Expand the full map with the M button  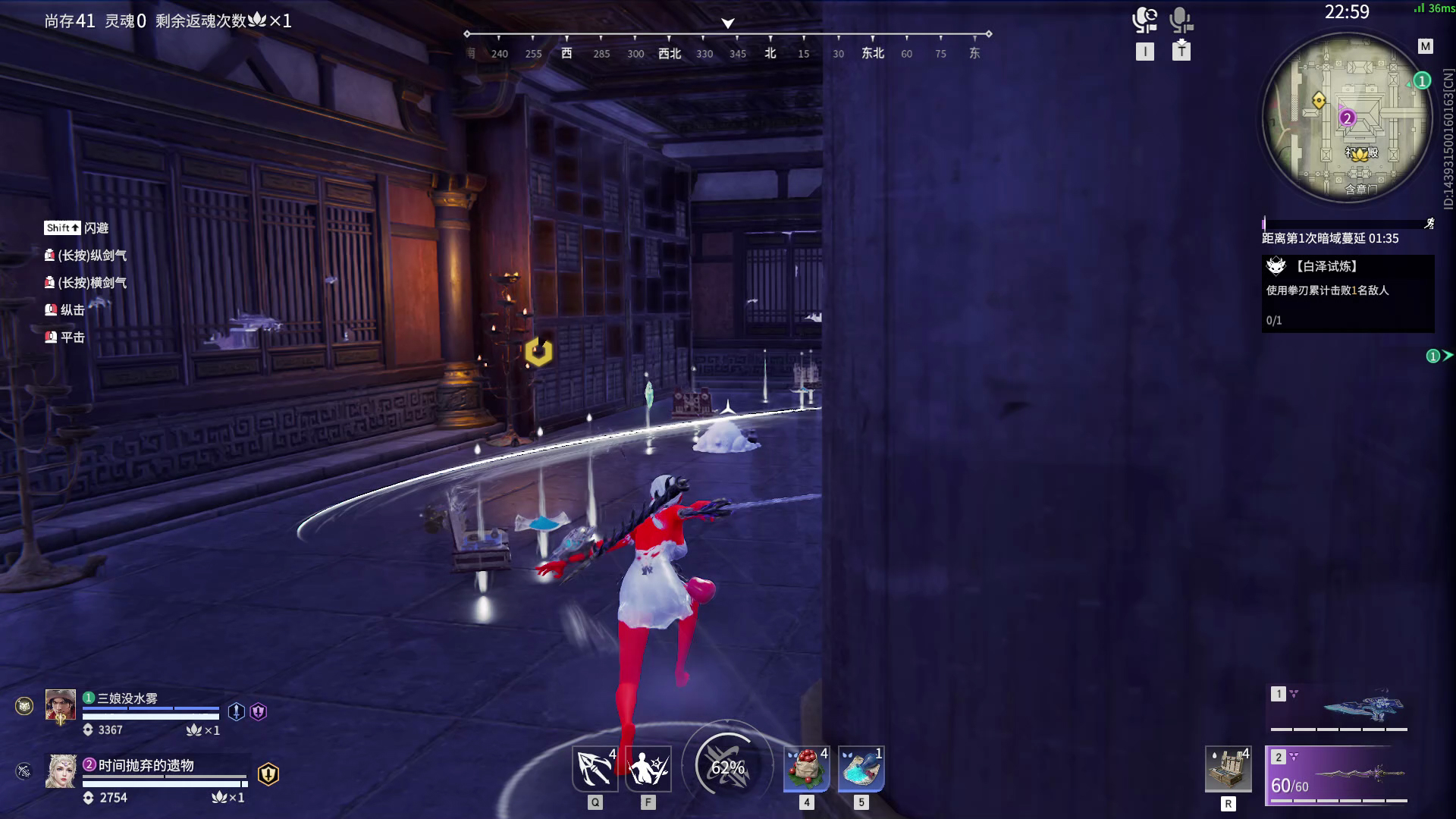point(1424,47)
